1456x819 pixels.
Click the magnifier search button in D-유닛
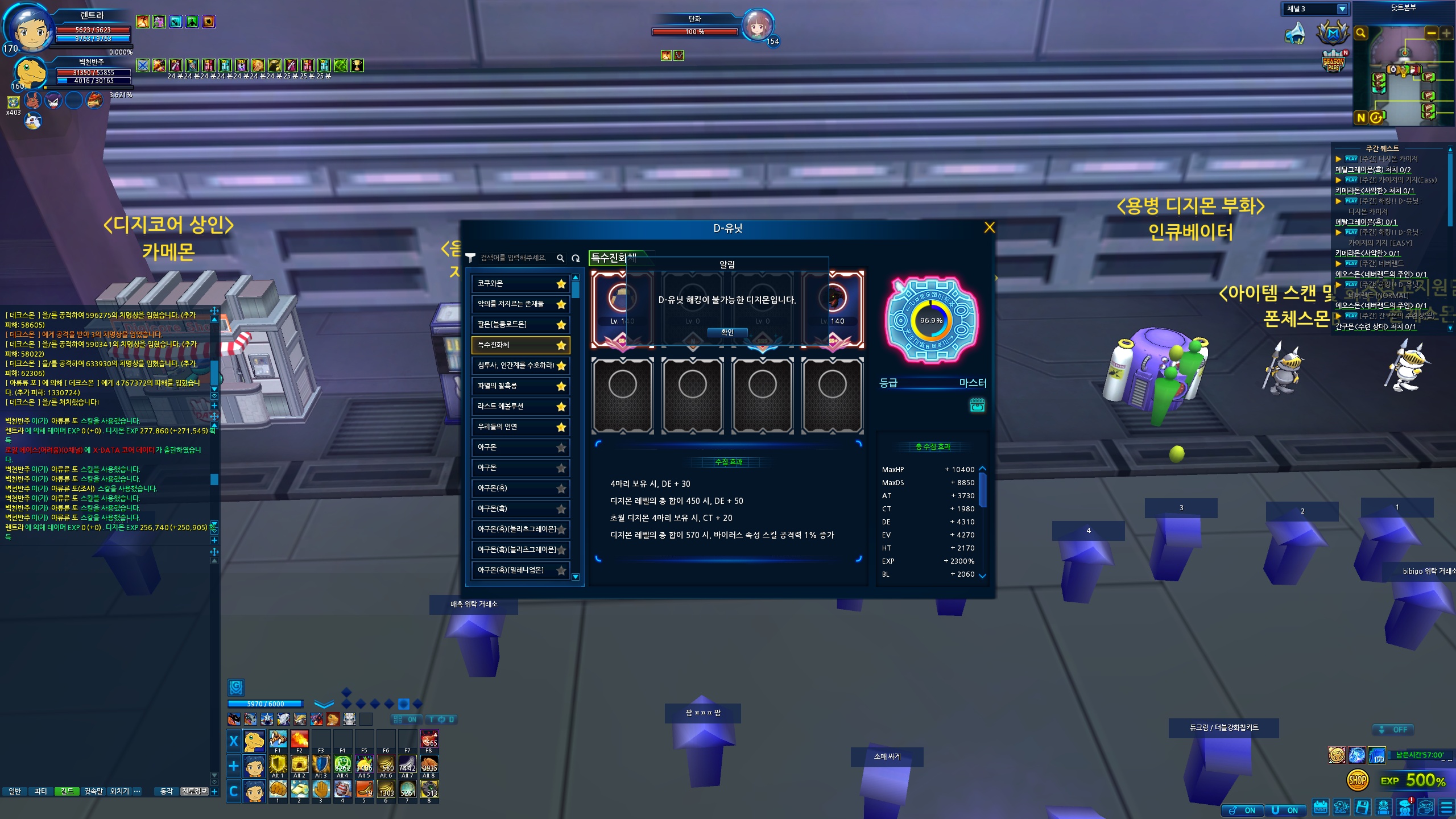point(560,258)
